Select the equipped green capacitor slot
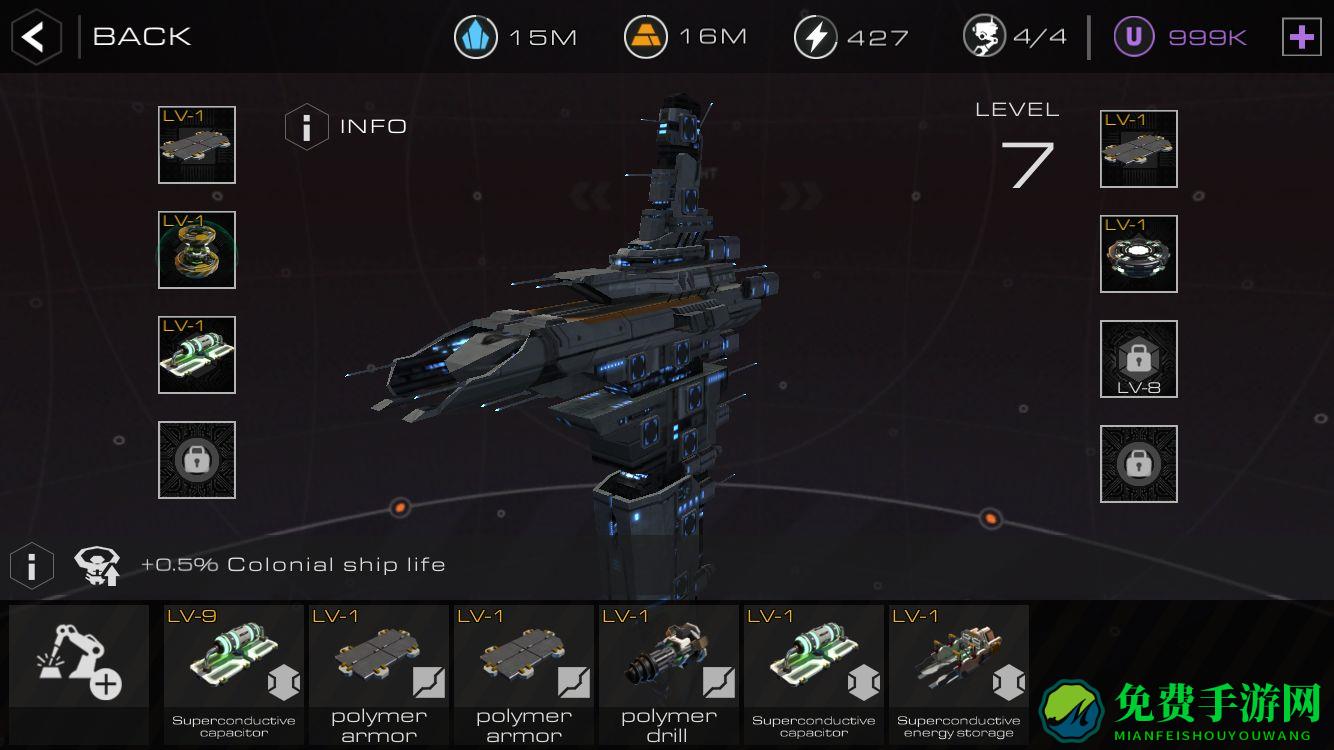1334x750 pixels. pos(197,355)
